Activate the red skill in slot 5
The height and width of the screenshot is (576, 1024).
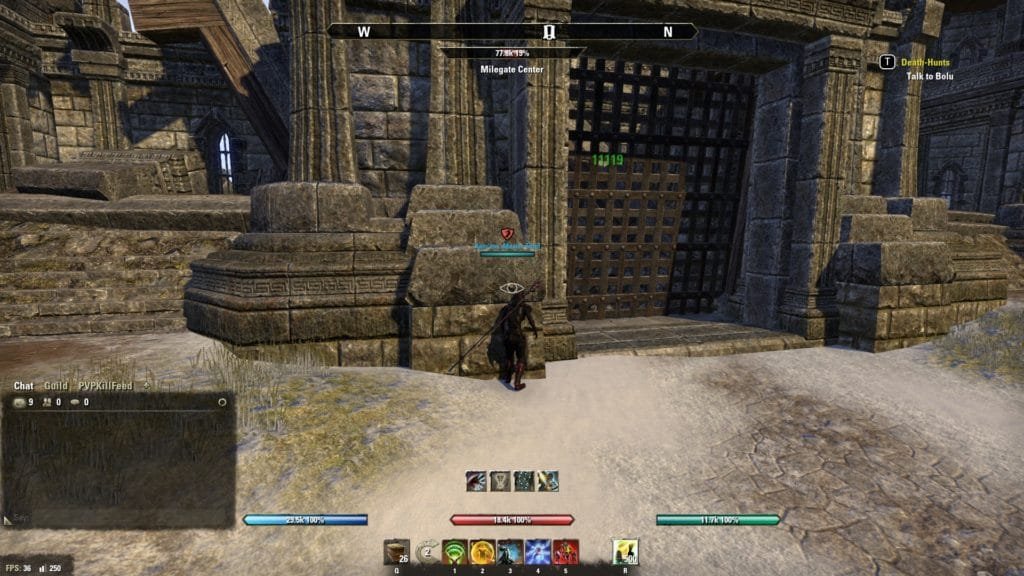pos(565,552)
